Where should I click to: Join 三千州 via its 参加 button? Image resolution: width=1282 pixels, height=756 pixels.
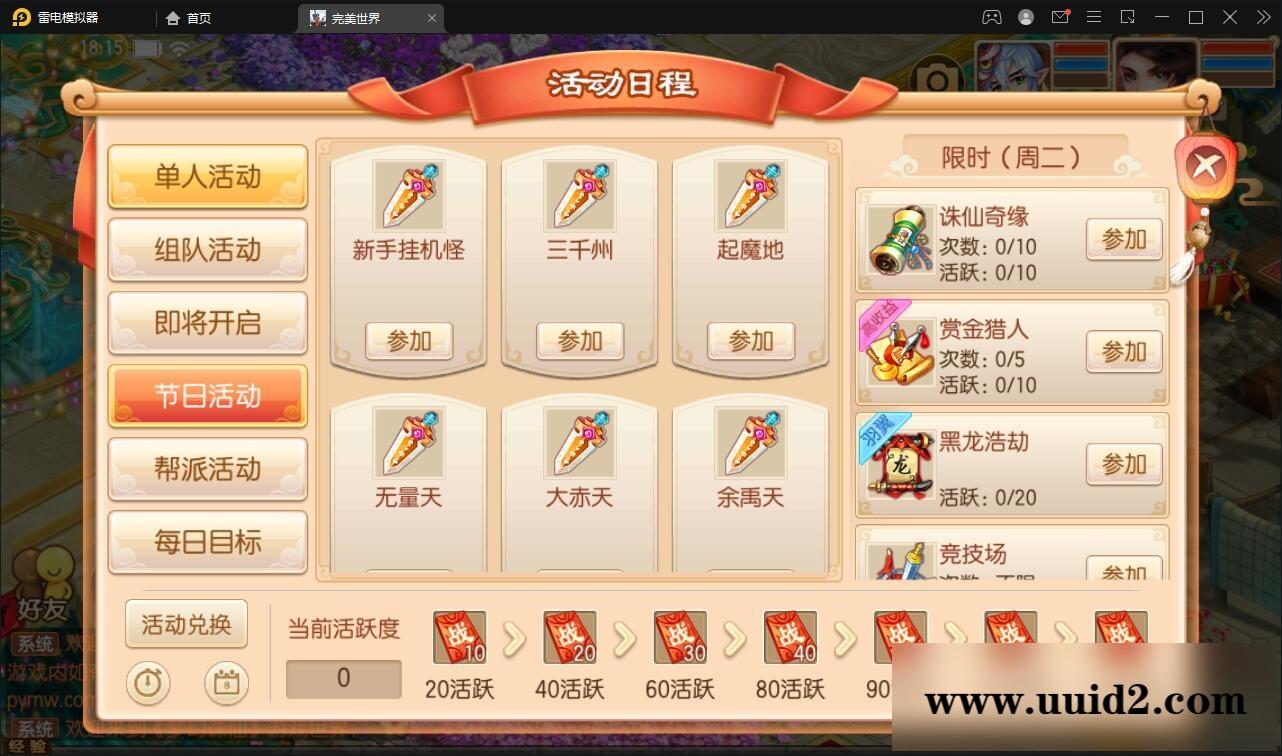[x=579, y=341]
